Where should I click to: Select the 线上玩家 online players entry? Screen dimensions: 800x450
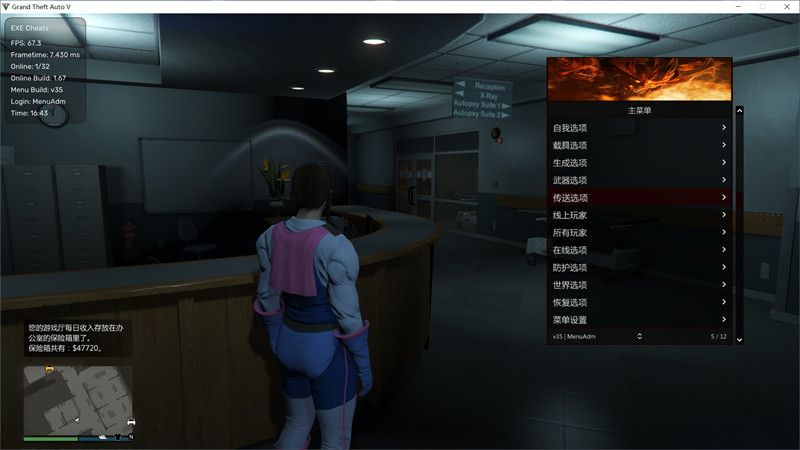coord(639,215)
